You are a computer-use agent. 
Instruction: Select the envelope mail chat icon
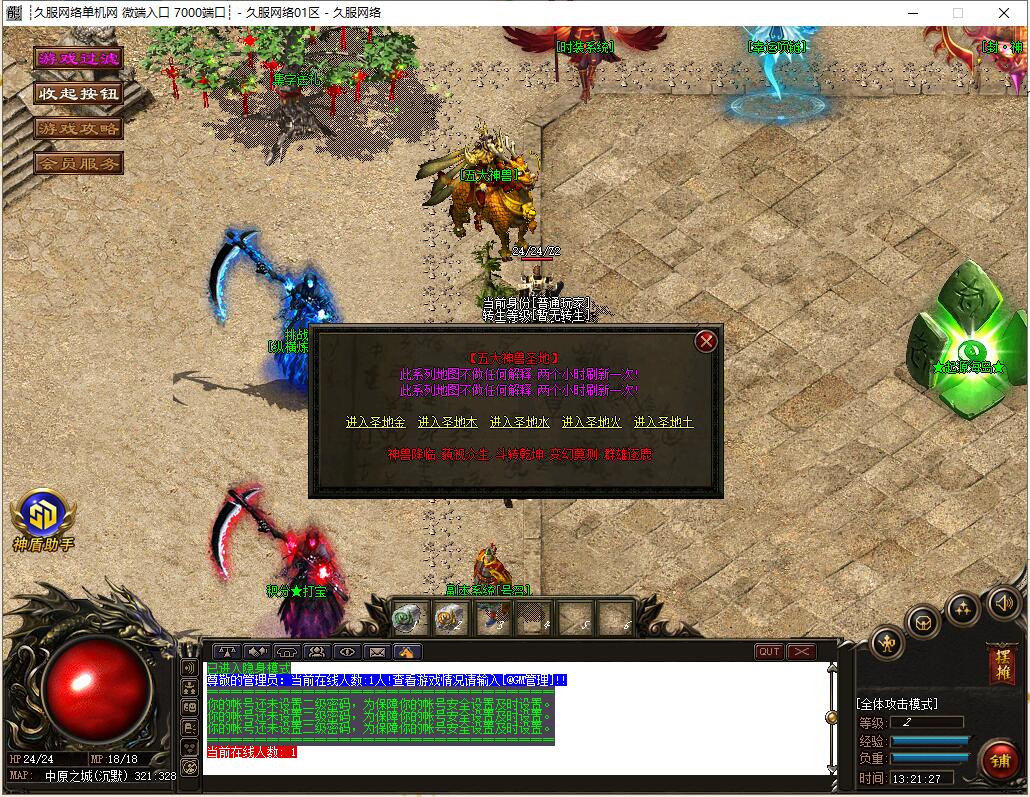(377, 652)
